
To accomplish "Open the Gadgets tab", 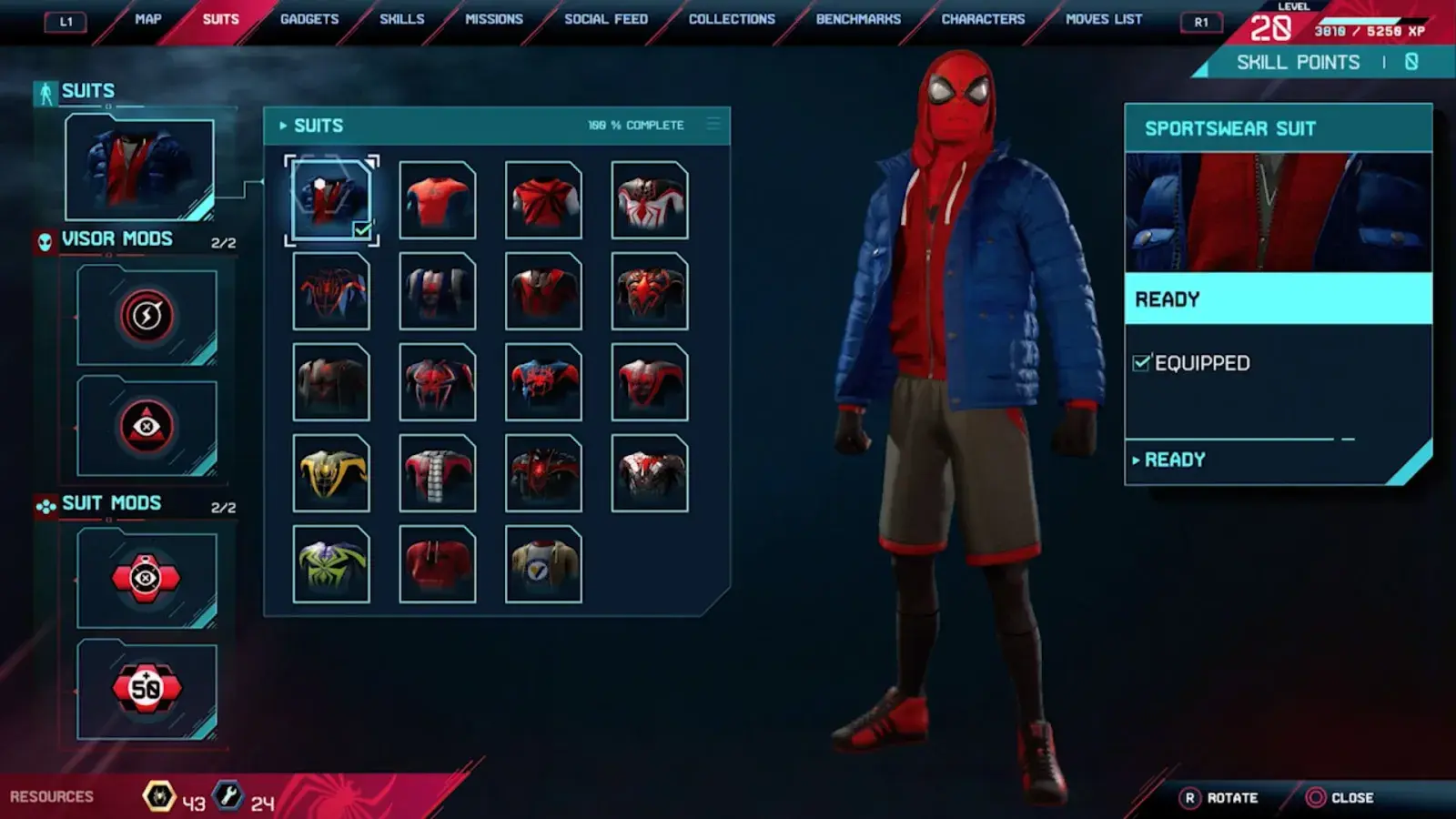I will point(309,19).
